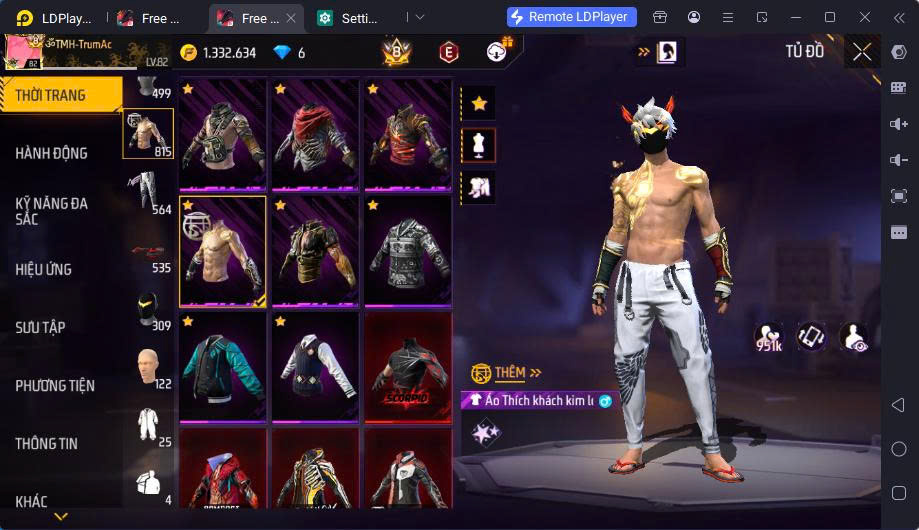Switch to the Sưu Tập tab
The height and width of the screenshot is (530, 919).
pyautogui.click(x=40, y=327)
